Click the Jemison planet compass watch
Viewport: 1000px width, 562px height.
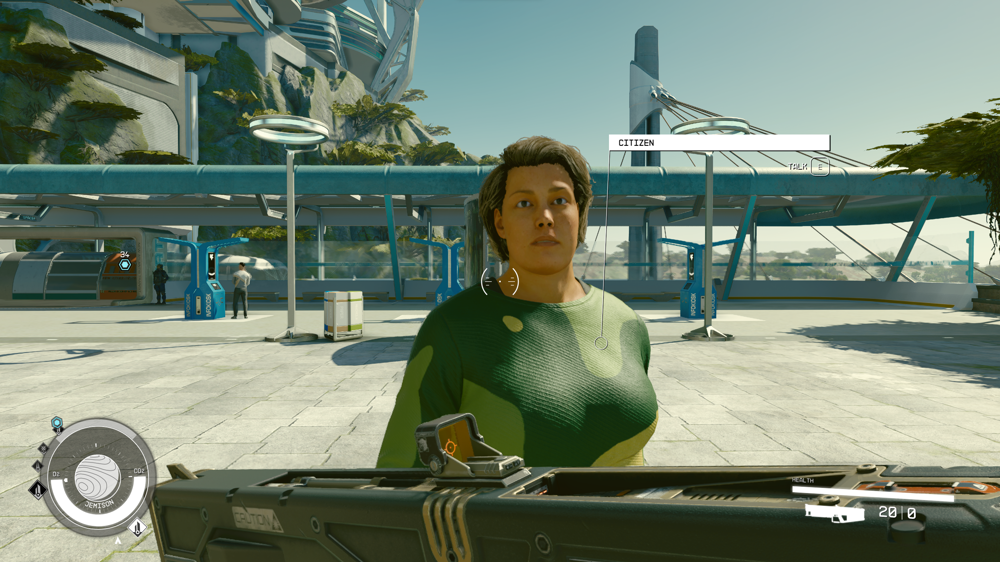click(x=98, y=476)
